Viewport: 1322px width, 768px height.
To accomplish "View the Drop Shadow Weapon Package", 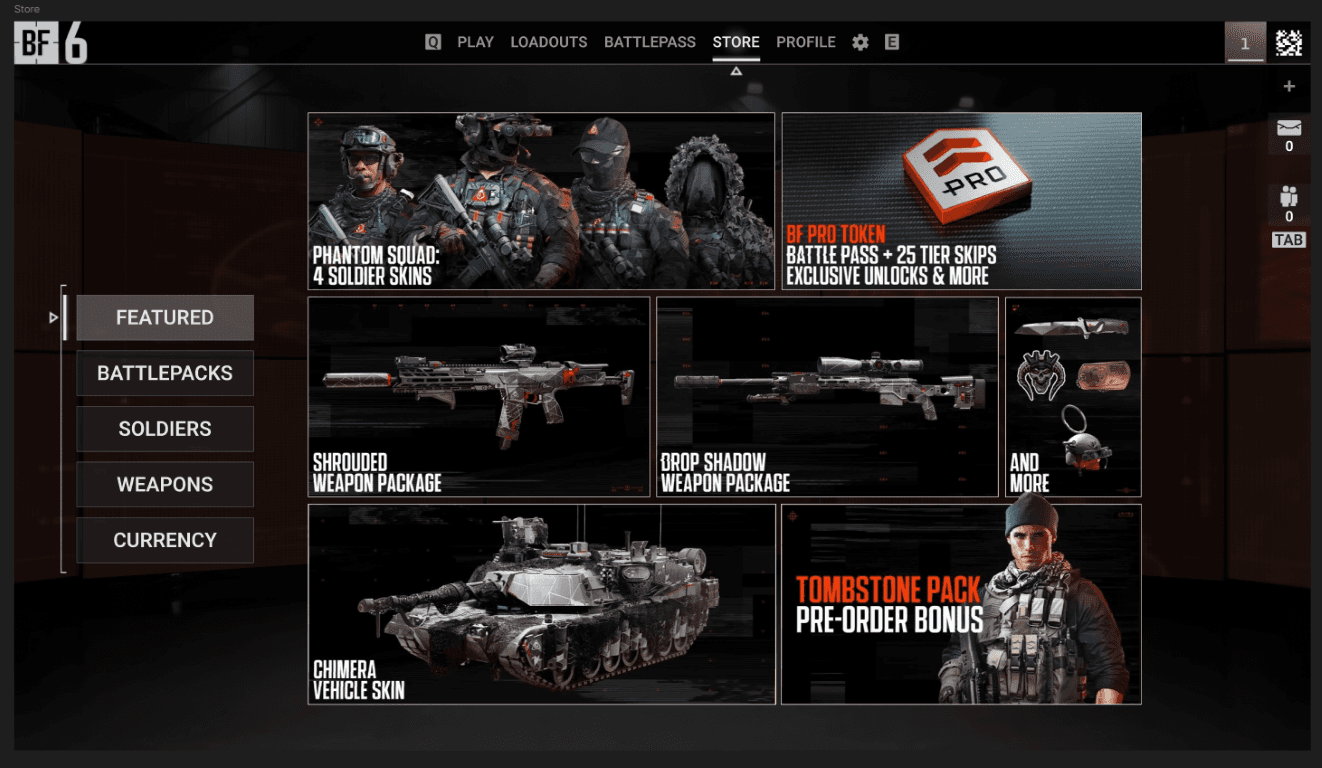I will pos(827,396).
